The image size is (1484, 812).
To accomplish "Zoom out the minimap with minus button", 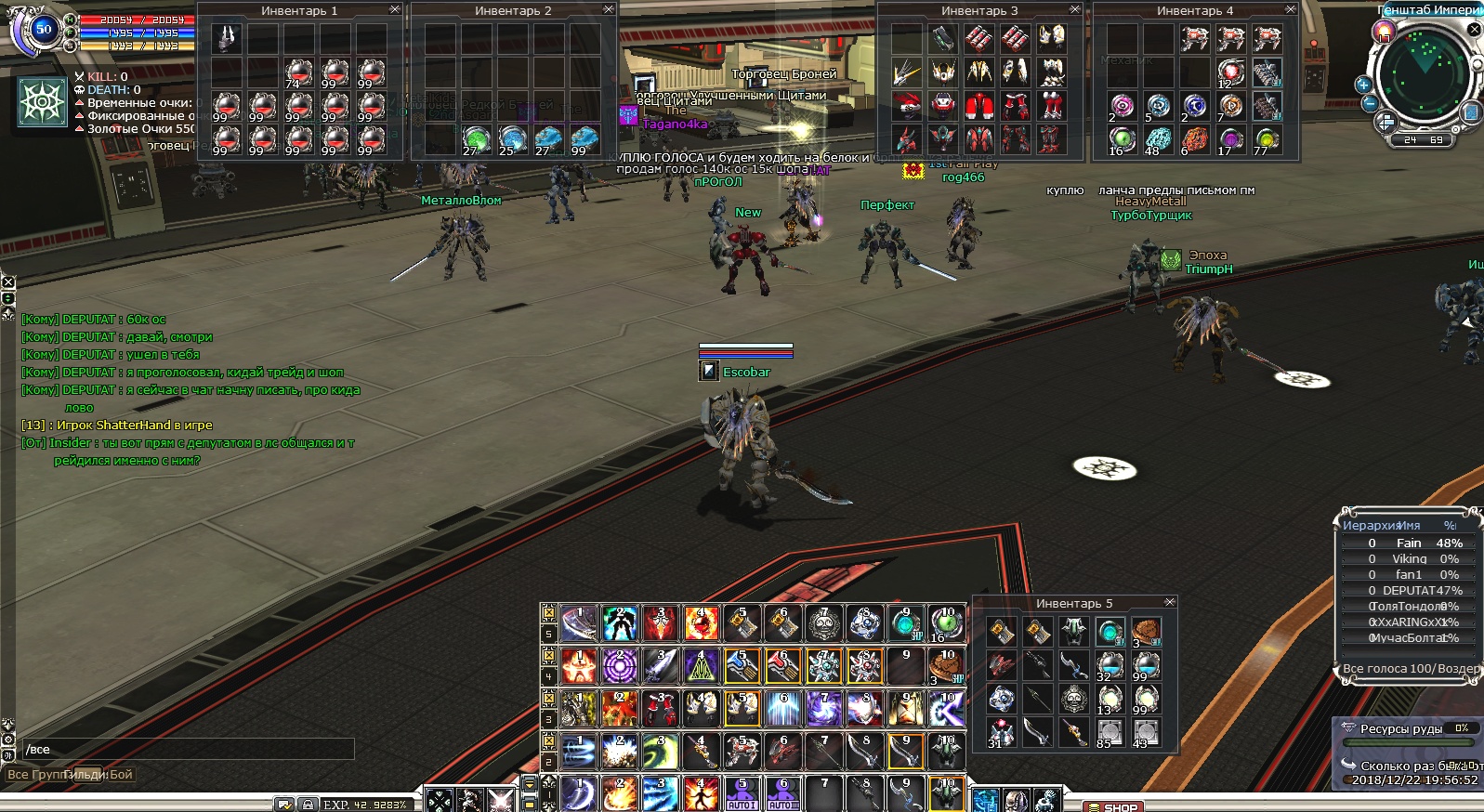I will (1370, 103).
